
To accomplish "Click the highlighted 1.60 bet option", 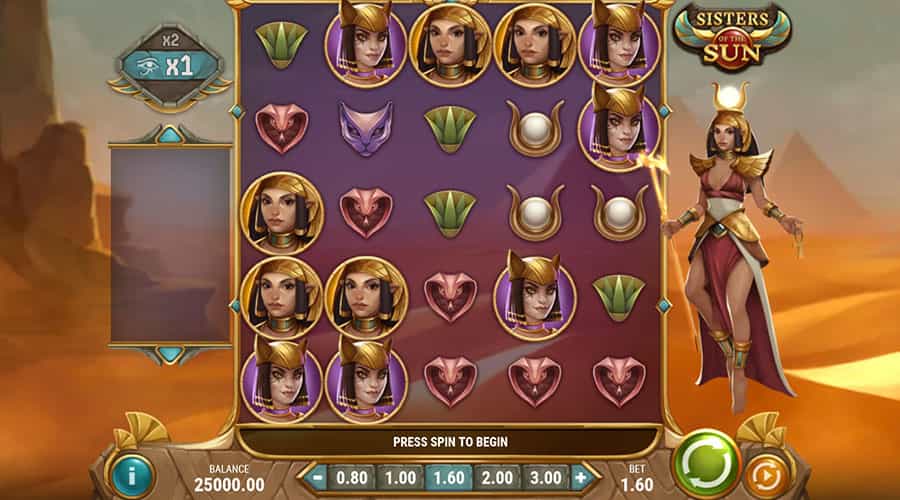I will click(448, 477).
